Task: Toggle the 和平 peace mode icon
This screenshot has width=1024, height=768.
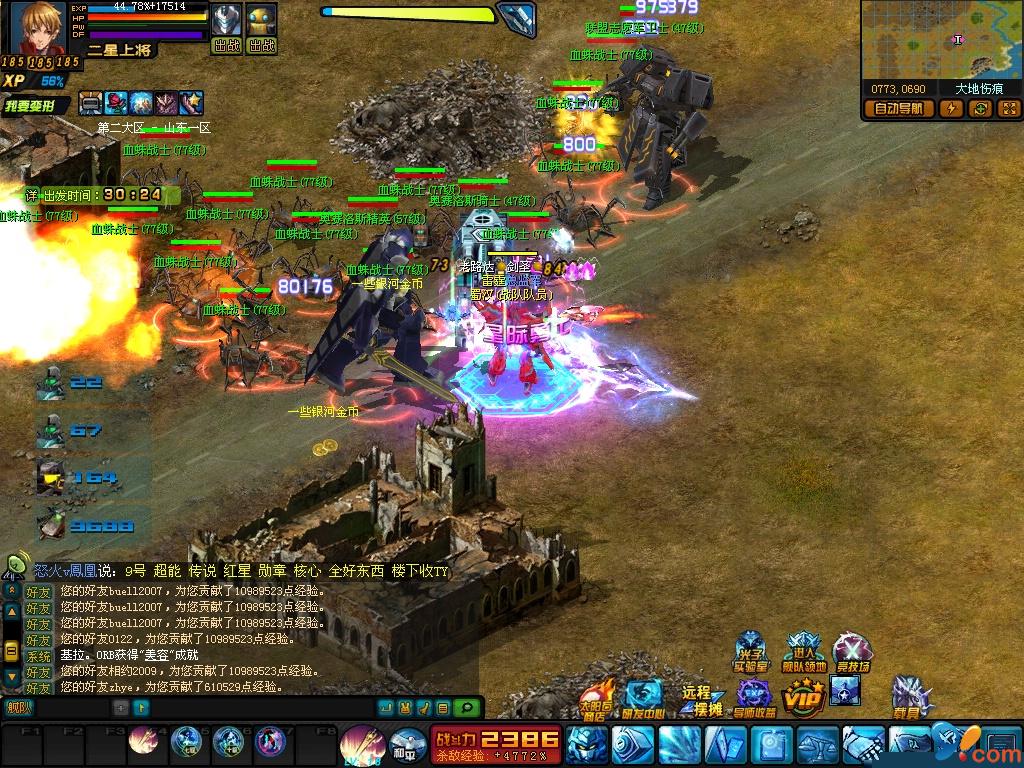Action: pos(403,743)
